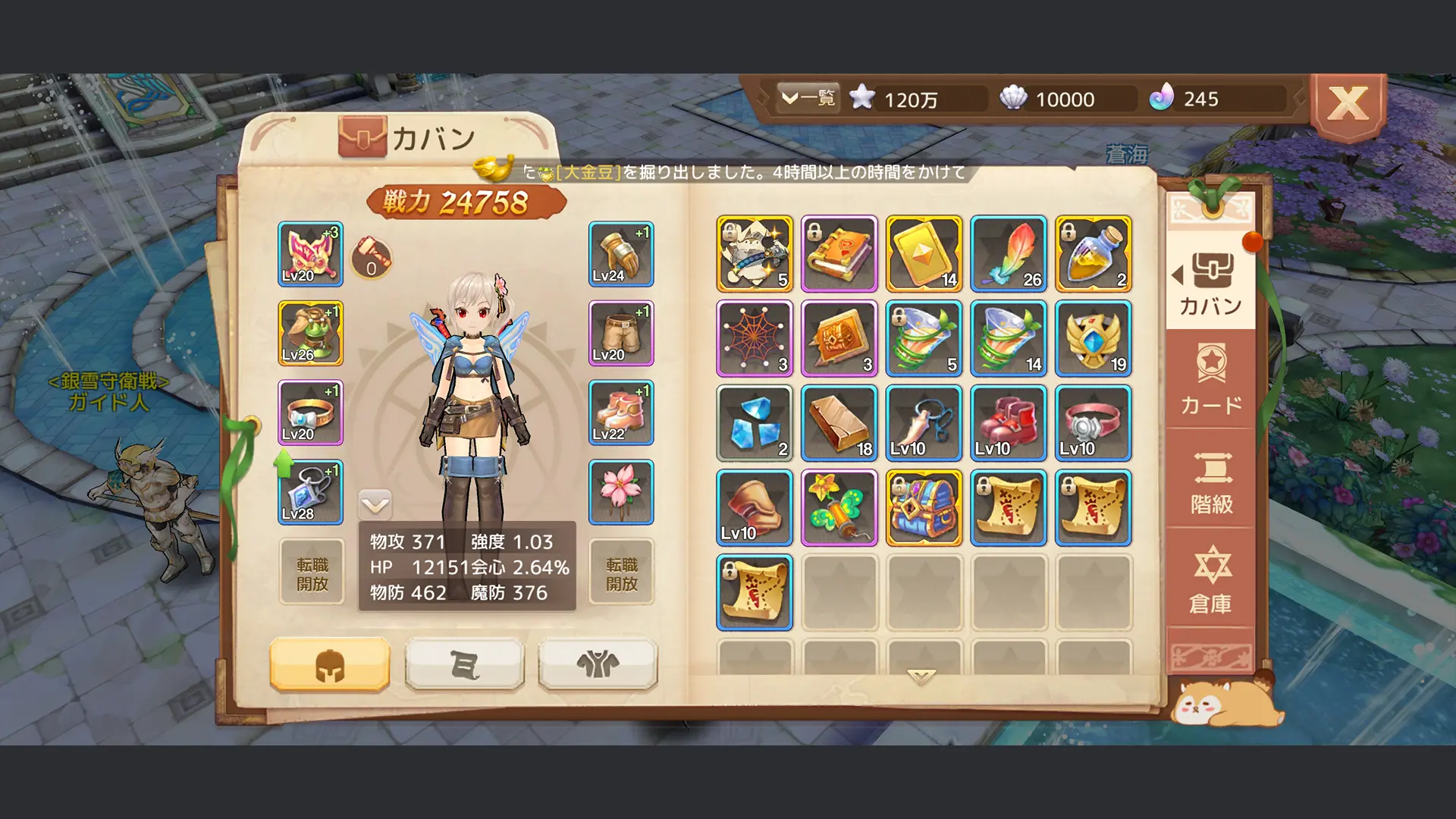Select the Lv28 amulet with green upgrade arrow
Screen dimensions: 1456x819
(310, 493)
